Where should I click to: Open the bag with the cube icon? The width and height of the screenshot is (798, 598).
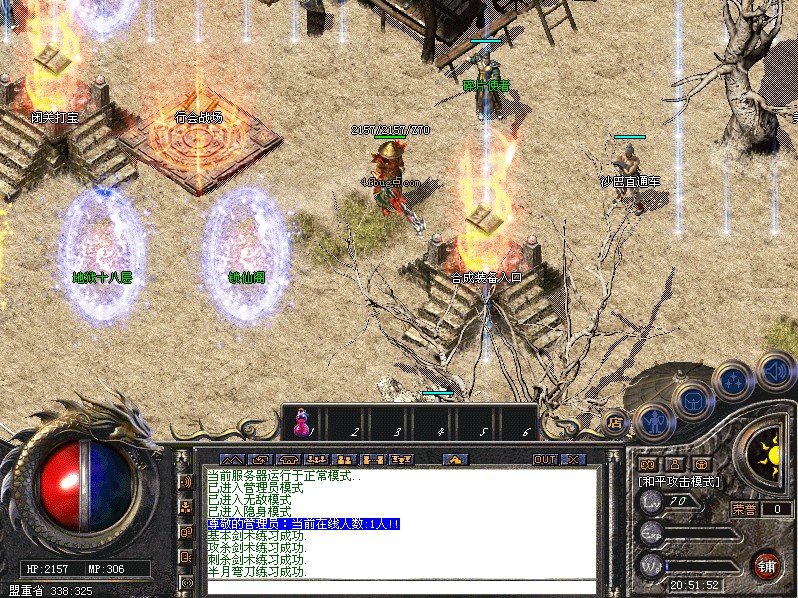pyautogui.click(x=691, y=401)
